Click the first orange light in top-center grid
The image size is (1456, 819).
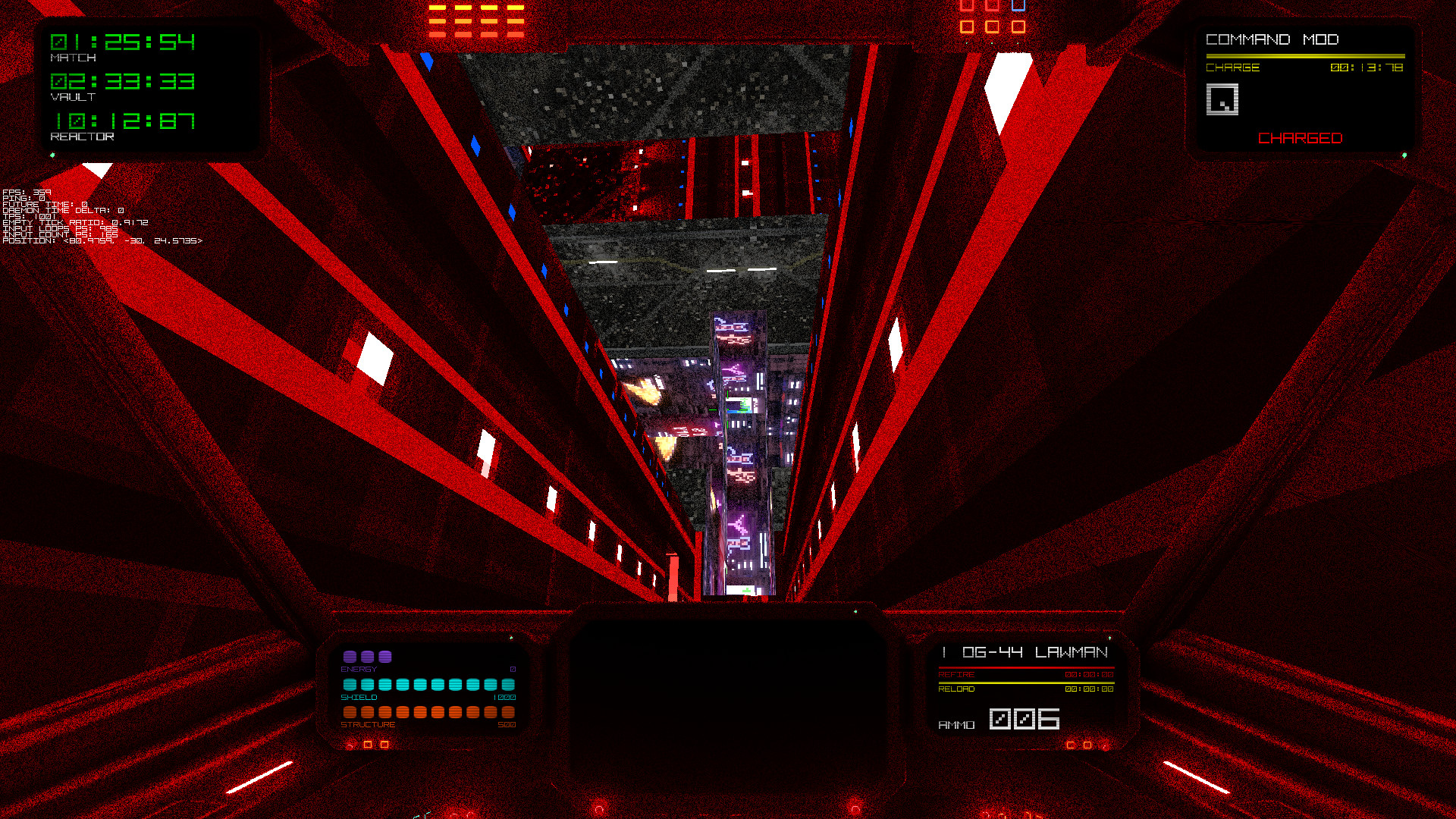[438, 8]
